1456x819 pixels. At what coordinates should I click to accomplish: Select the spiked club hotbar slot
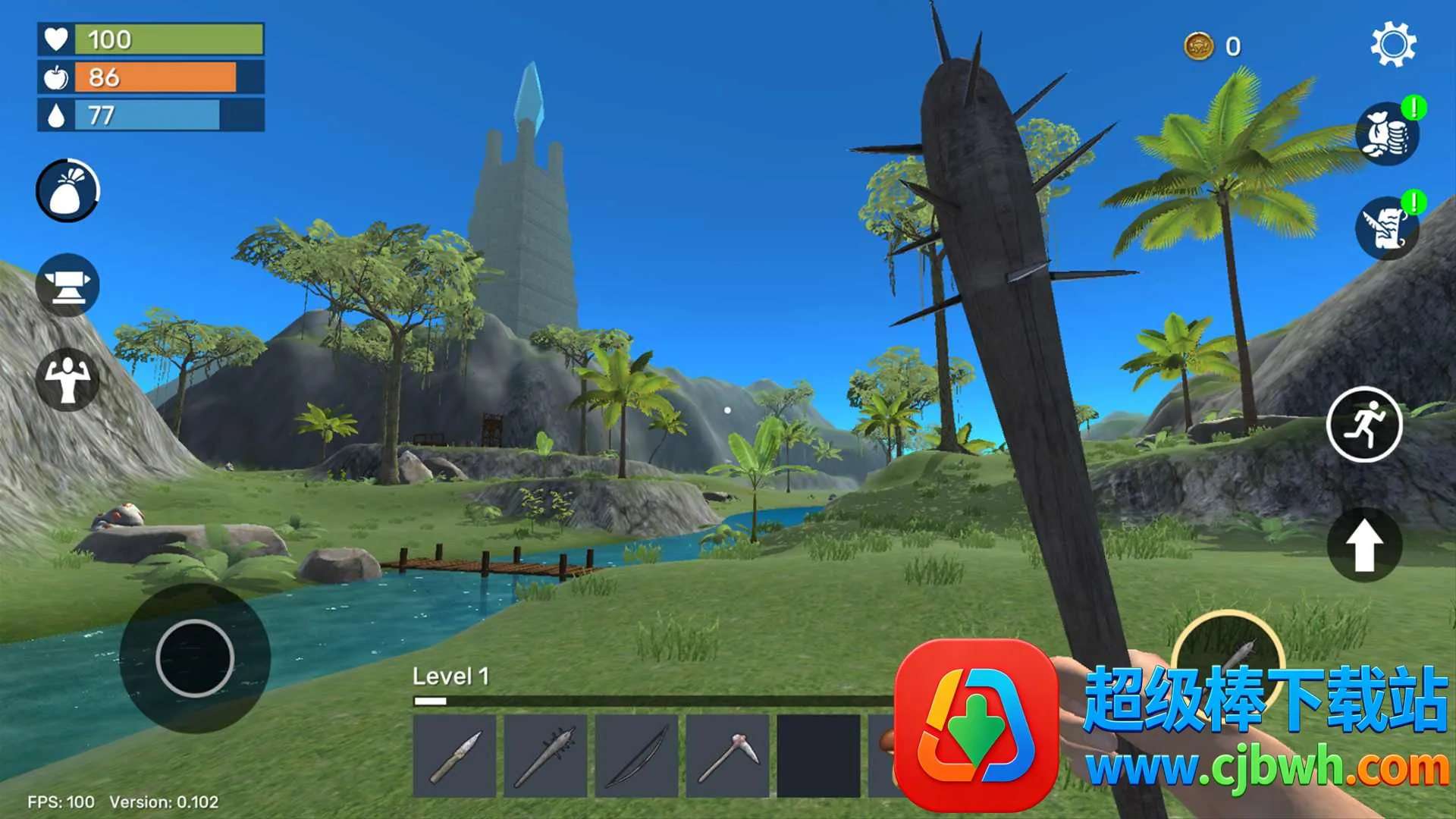(x=546, y=756)
